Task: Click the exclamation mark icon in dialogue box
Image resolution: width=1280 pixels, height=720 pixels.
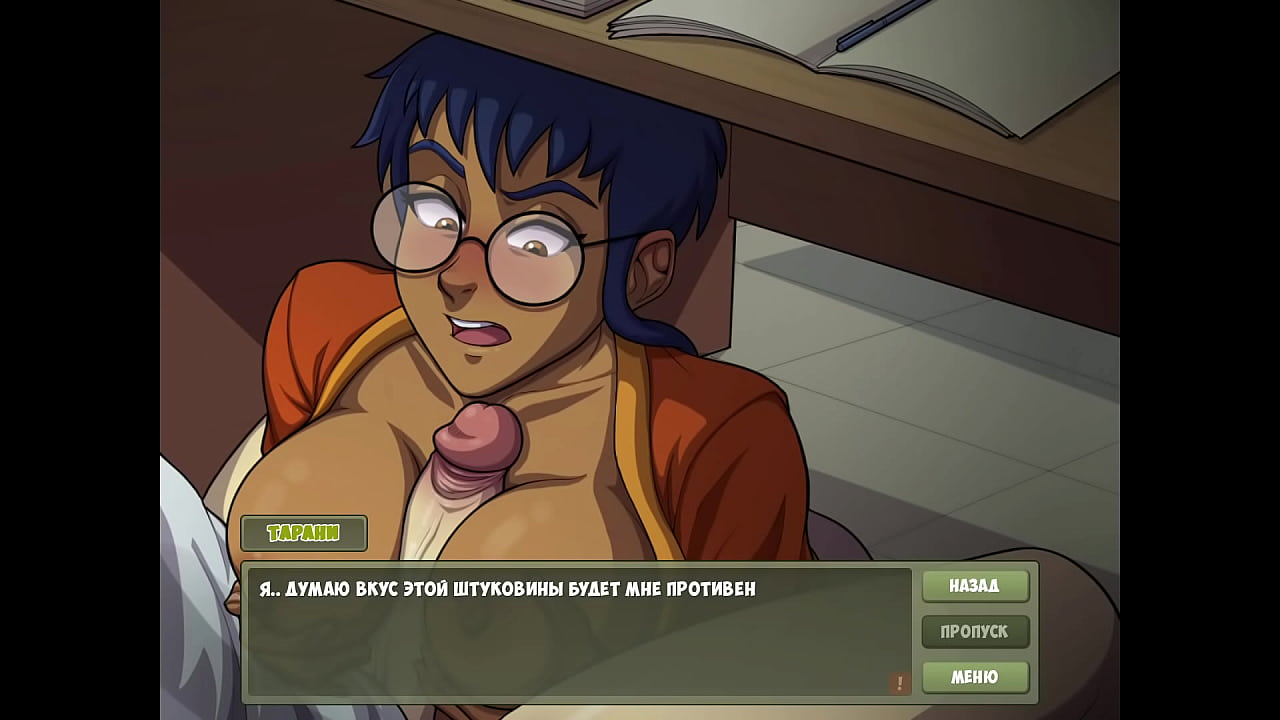Action: [899, 683]
